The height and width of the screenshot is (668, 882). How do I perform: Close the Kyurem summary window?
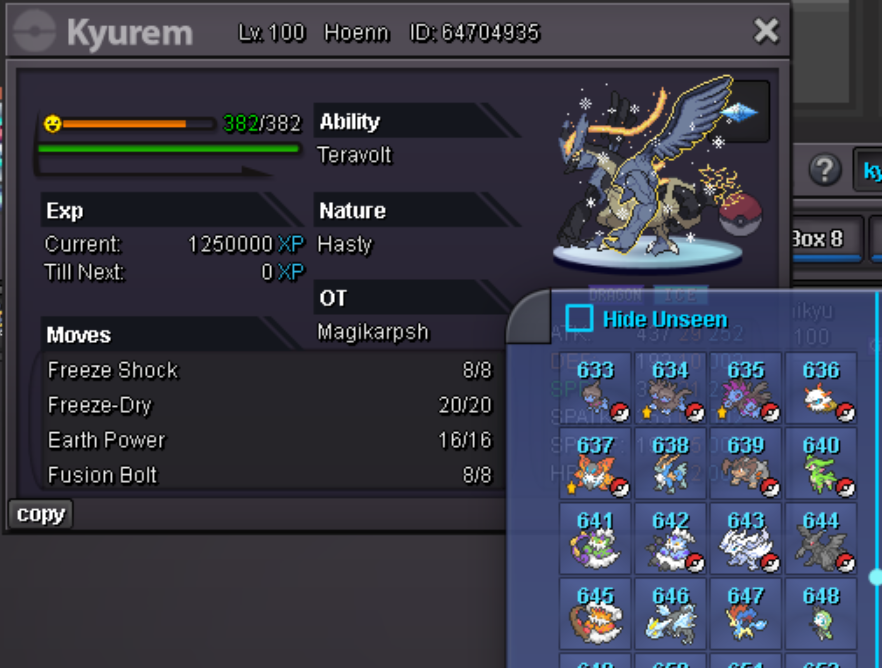click(766, 31)
